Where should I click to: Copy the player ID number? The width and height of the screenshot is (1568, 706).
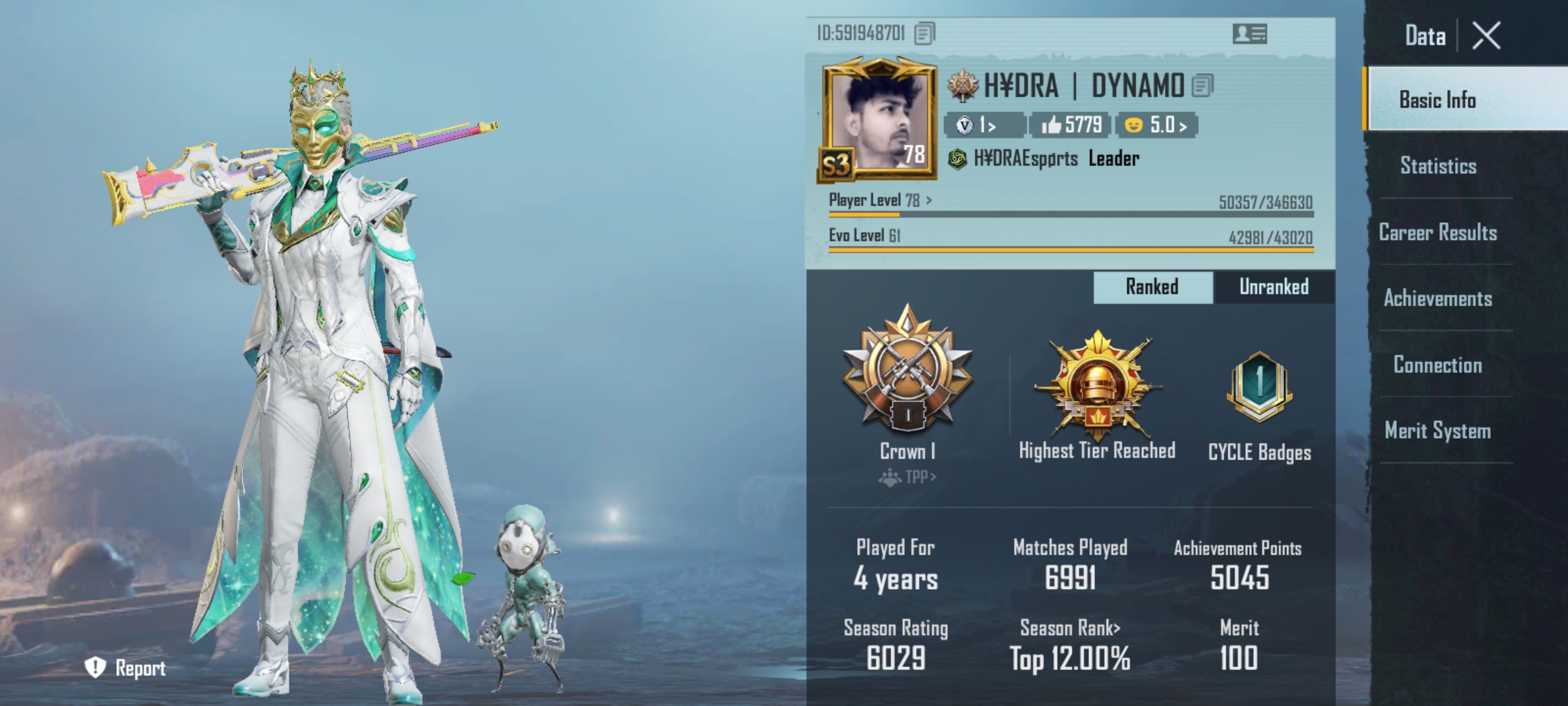pos(924,33)
